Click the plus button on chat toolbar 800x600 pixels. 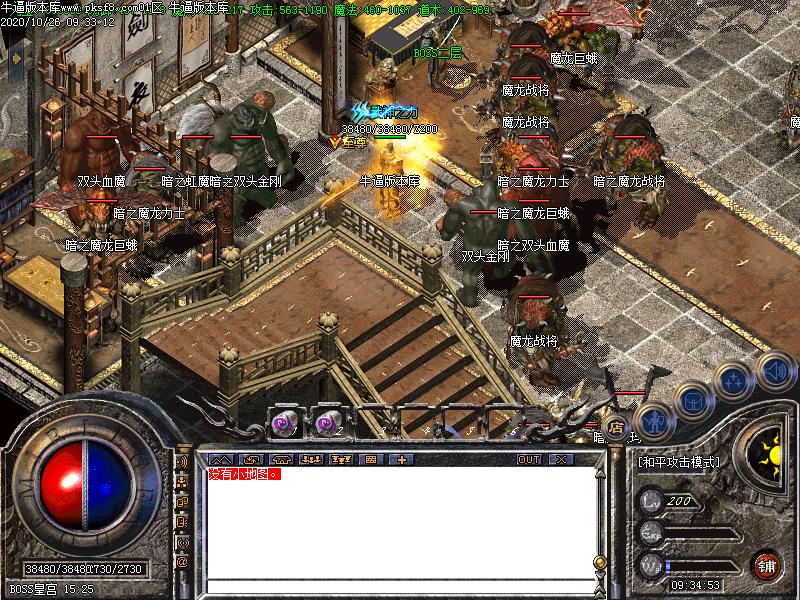click(402, 459)
